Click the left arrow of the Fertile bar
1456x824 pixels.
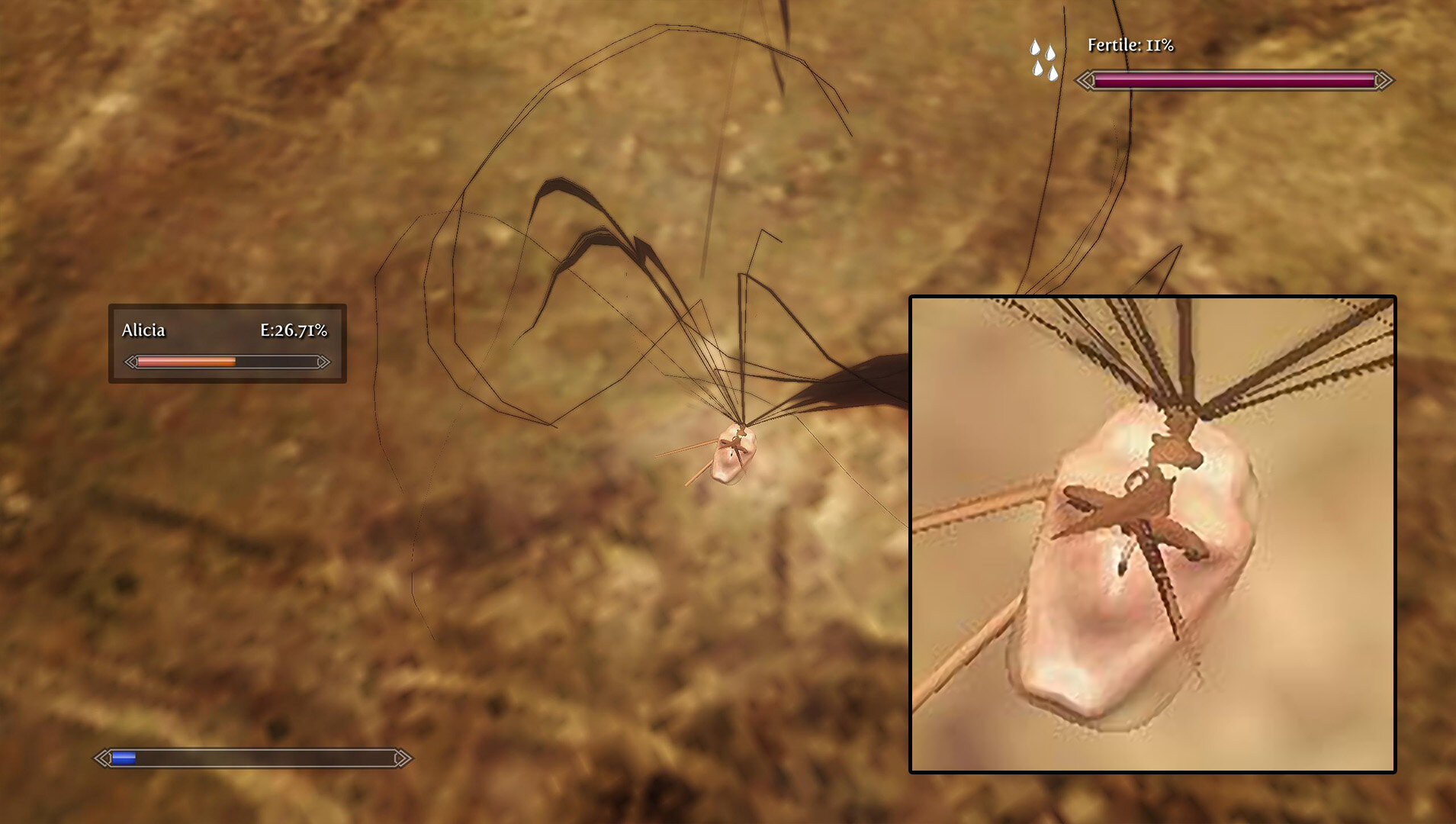(1084, 79)
